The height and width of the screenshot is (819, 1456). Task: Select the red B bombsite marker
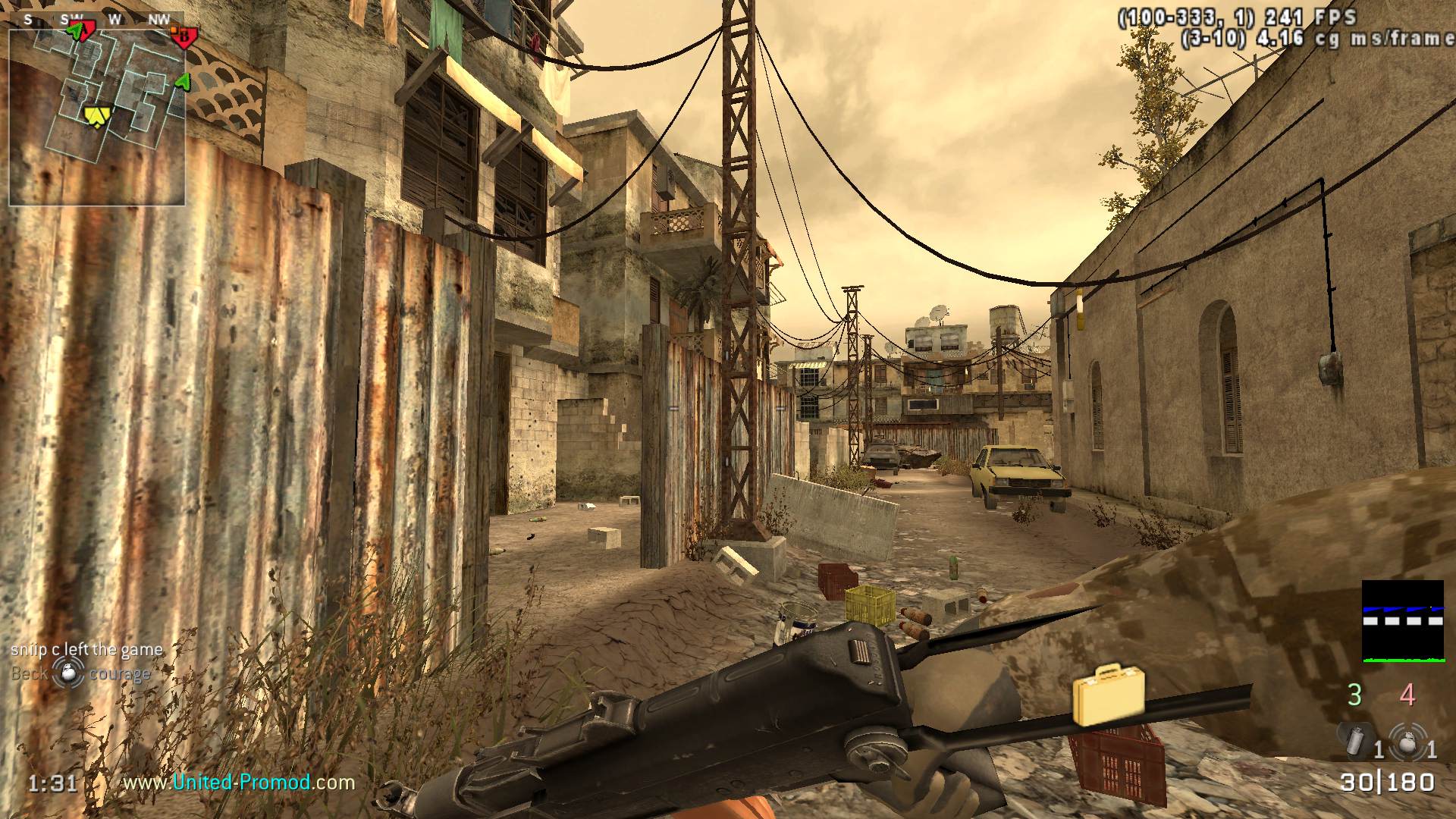coord(184,36)
